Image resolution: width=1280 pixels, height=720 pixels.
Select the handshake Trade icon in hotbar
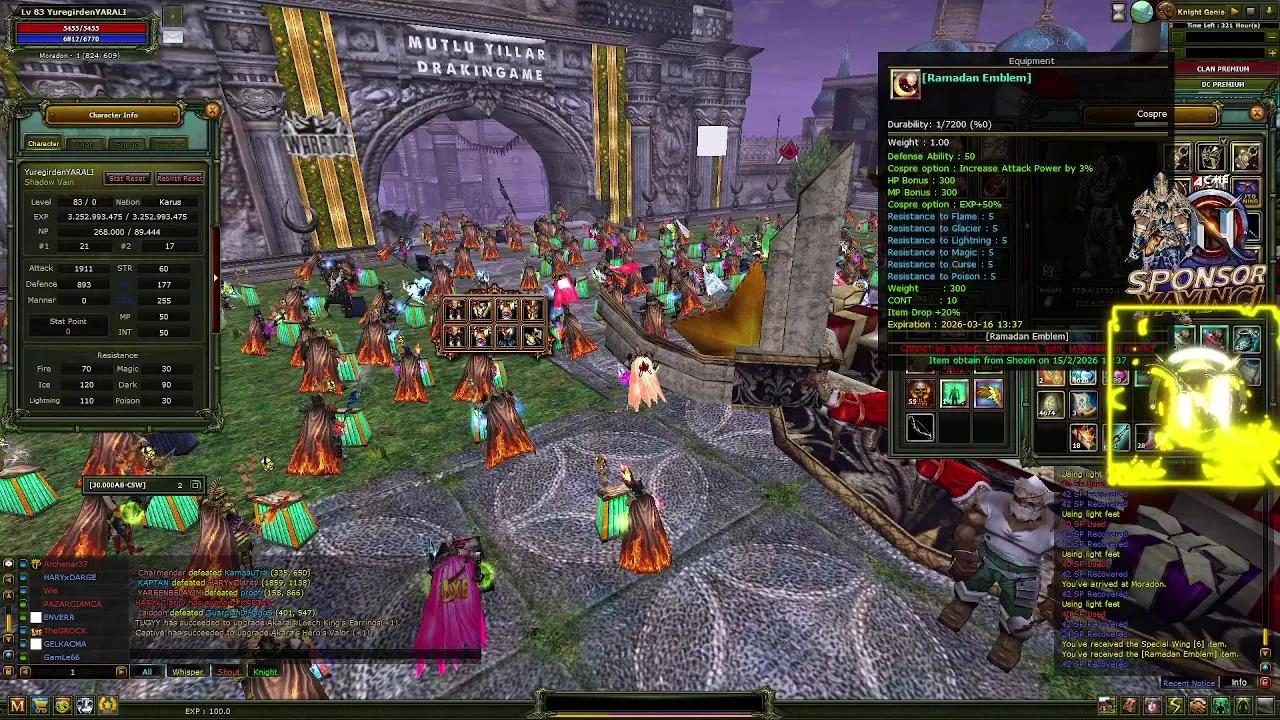point(1197,705)
